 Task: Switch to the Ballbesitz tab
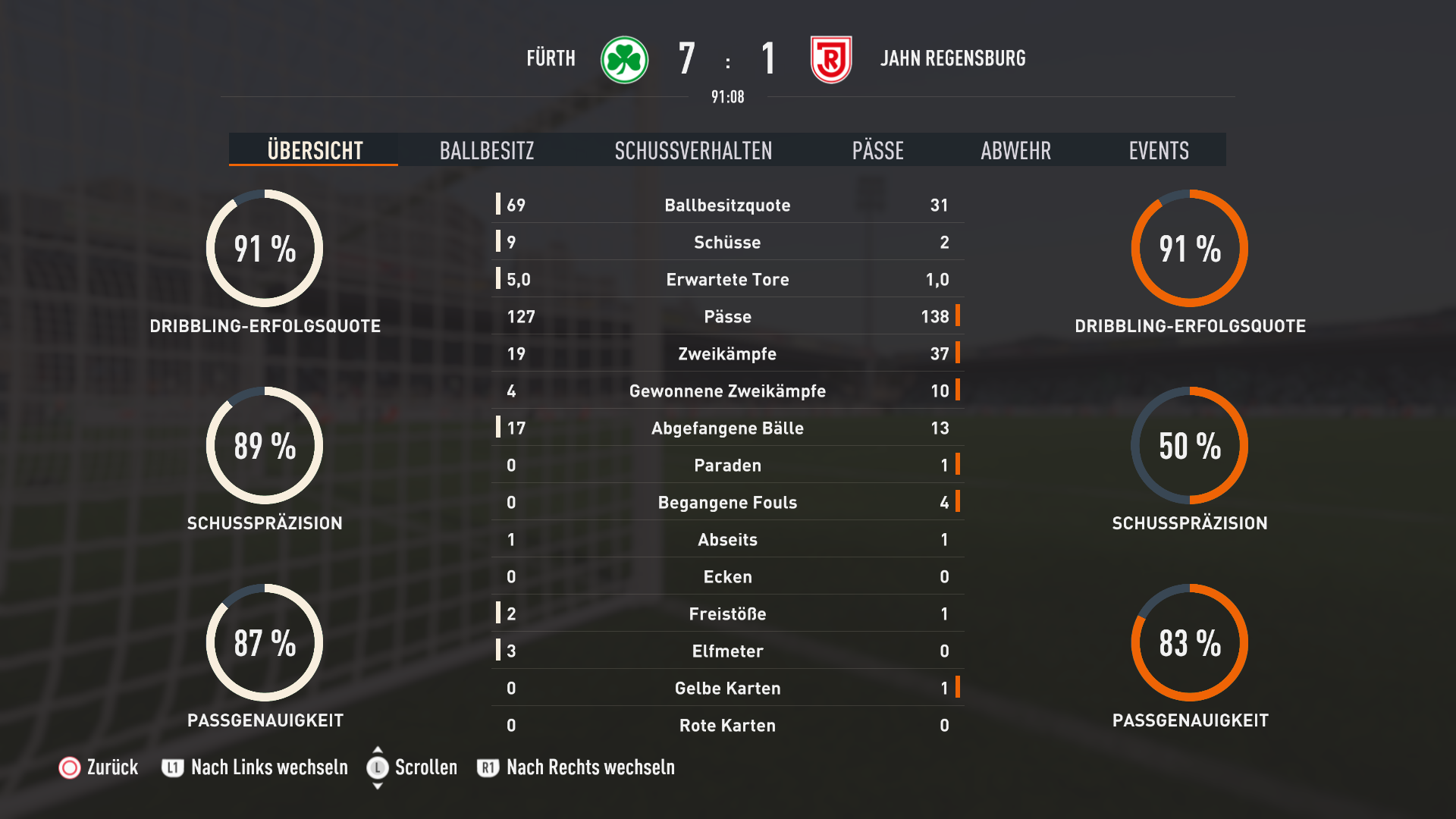click(x=487, y=150)
